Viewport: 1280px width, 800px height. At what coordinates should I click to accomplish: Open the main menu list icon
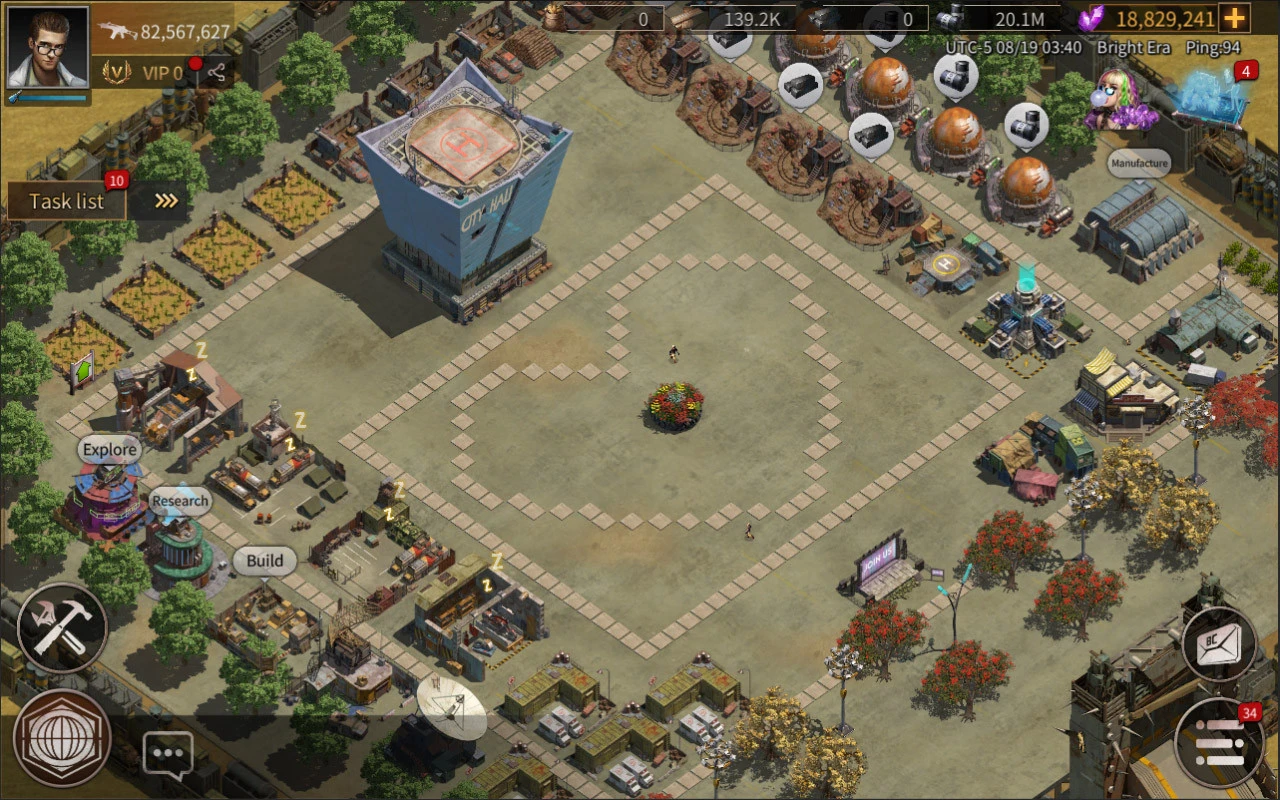(1219, 743)
